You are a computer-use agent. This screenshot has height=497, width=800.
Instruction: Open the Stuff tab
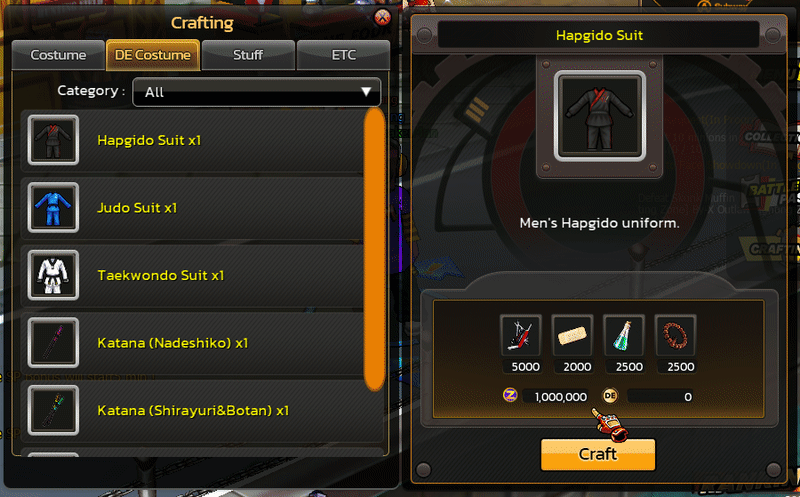[x=247, y=55]
